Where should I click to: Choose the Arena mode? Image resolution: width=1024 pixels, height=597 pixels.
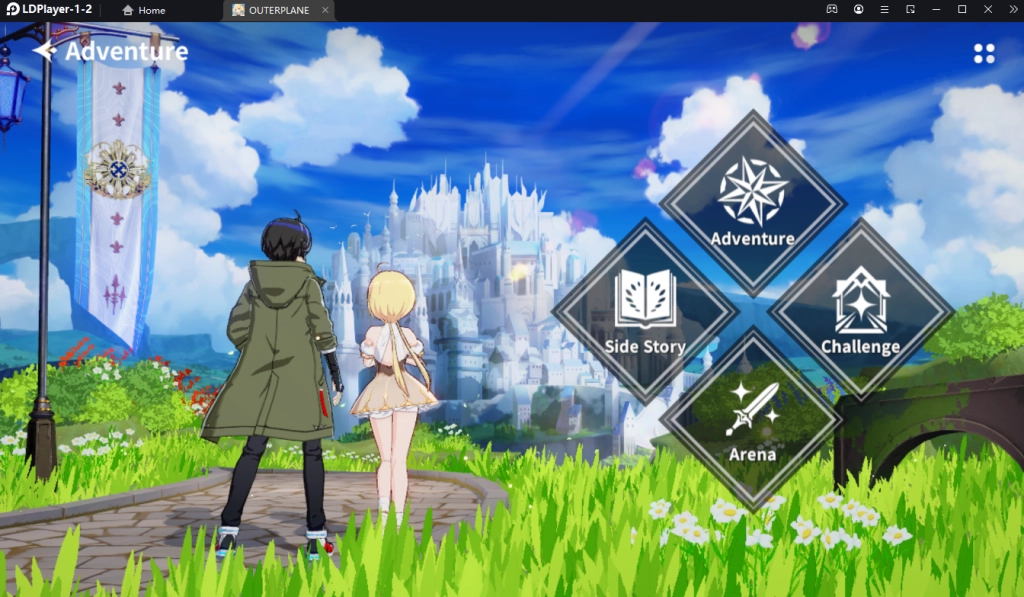coord(752,418)
